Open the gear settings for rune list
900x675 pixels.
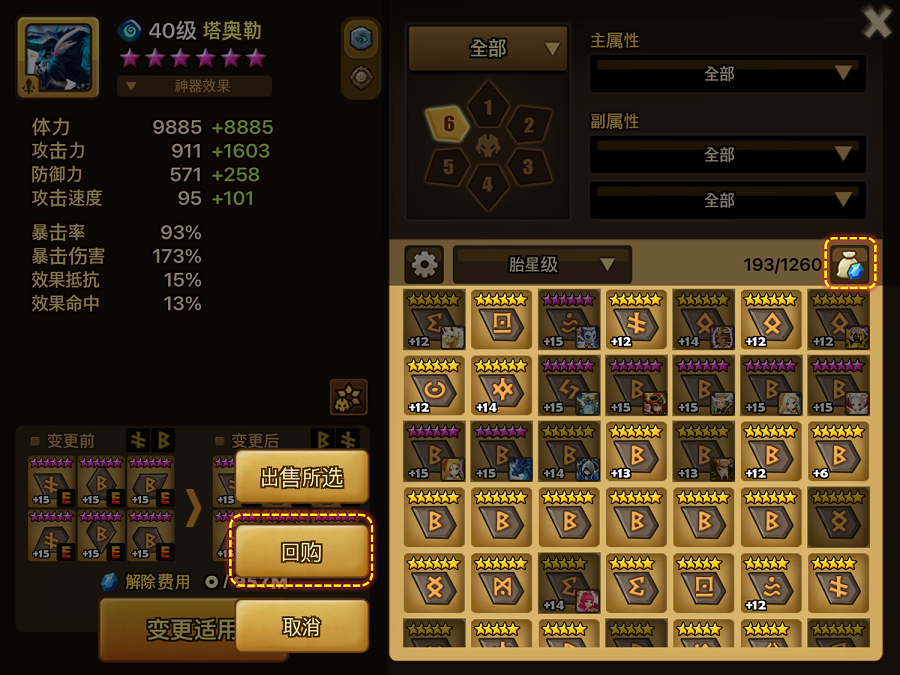point(424,265)
